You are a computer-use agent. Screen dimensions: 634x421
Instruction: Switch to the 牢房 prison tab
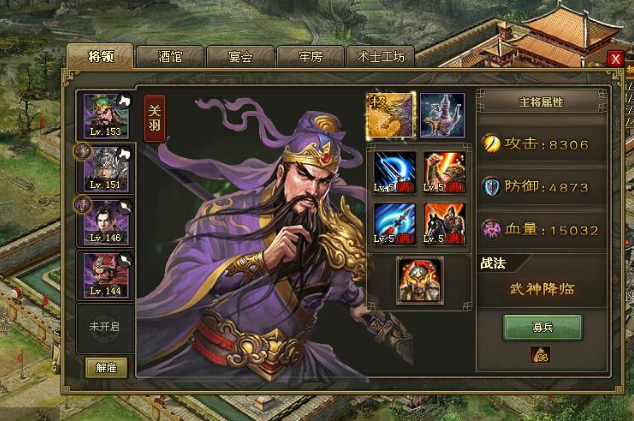pyautogui.click(x=310, y=57)
